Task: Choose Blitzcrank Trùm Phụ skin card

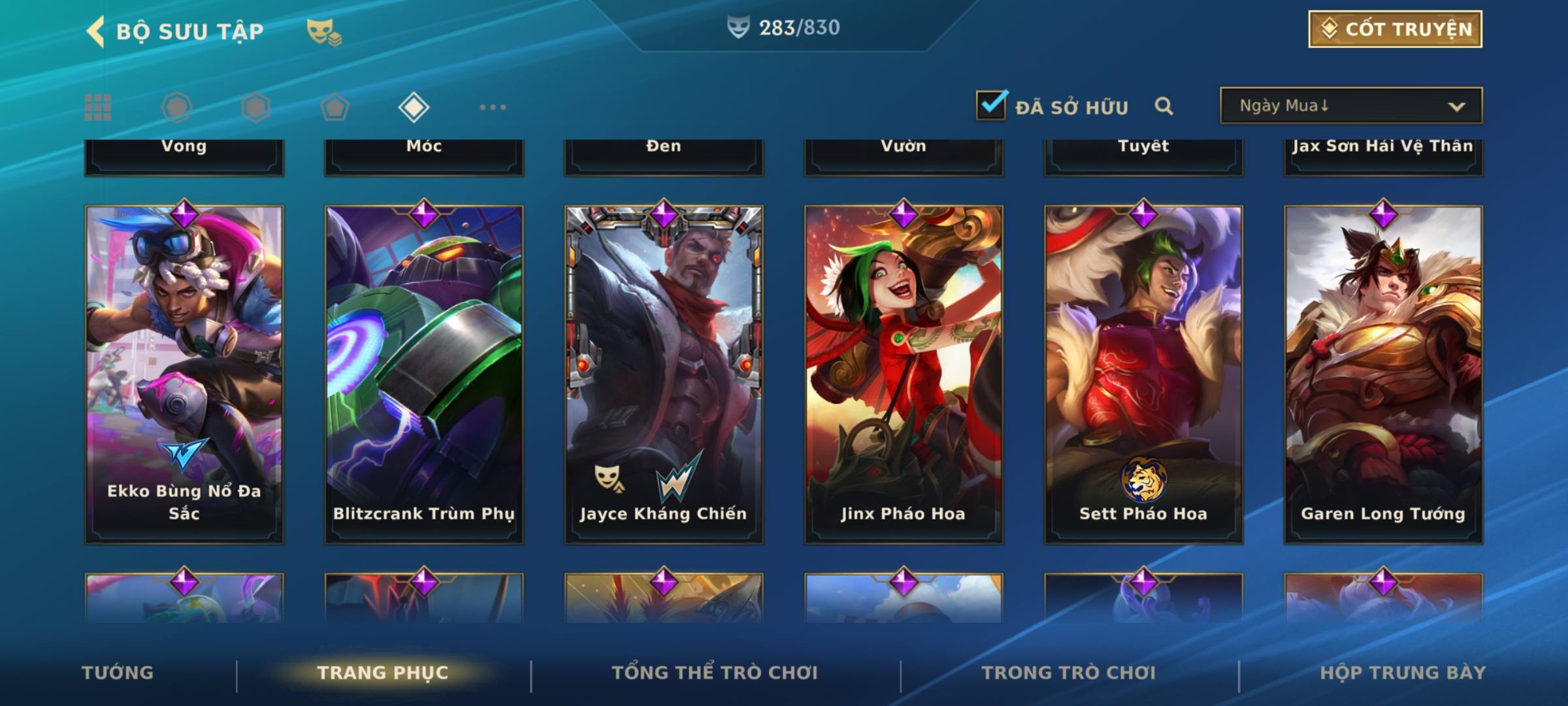Action: coord(424,374)
